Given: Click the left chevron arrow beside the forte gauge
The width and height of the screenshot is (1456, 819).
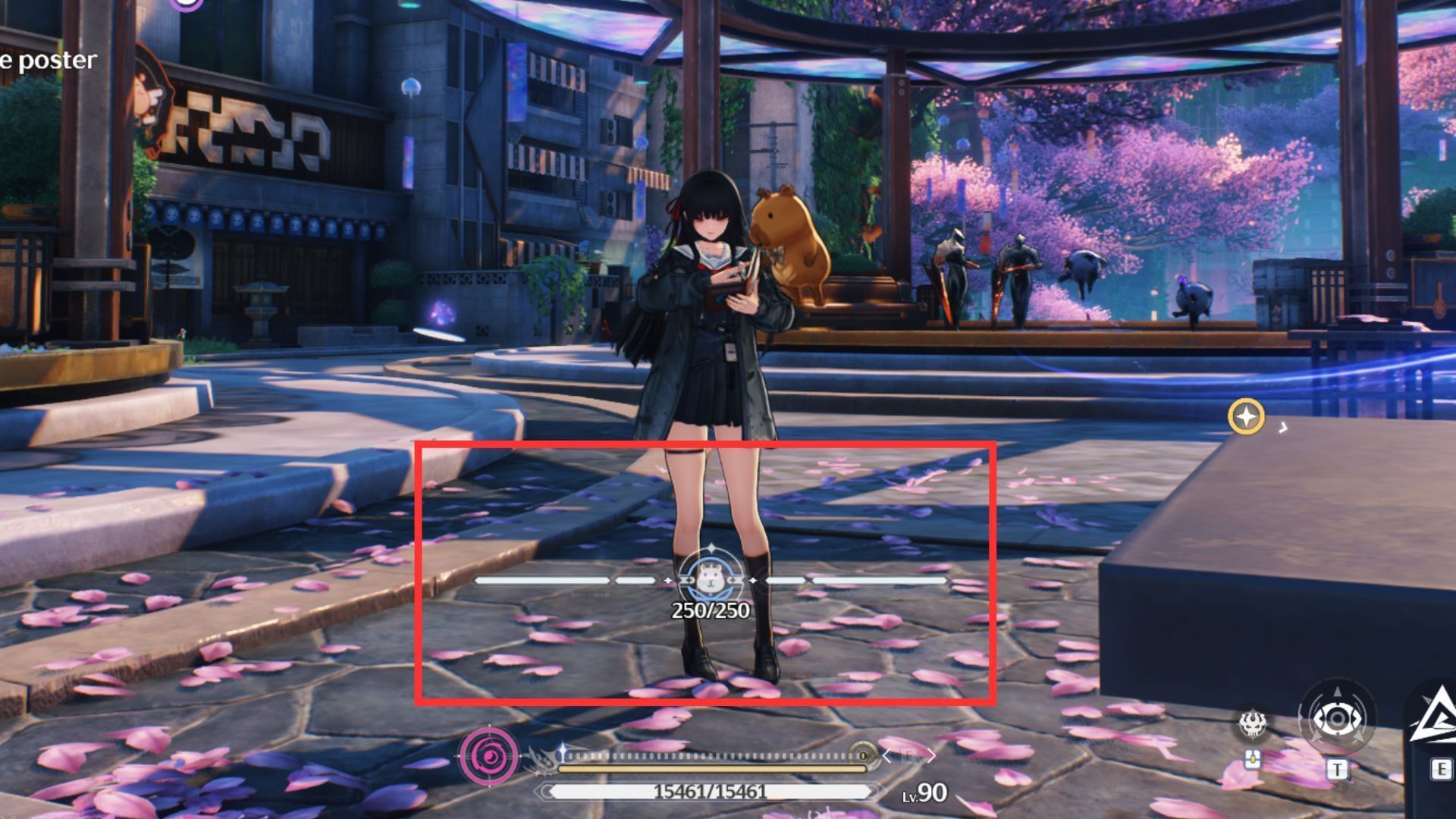Looking at the screenshot, I should coord(887,756).
